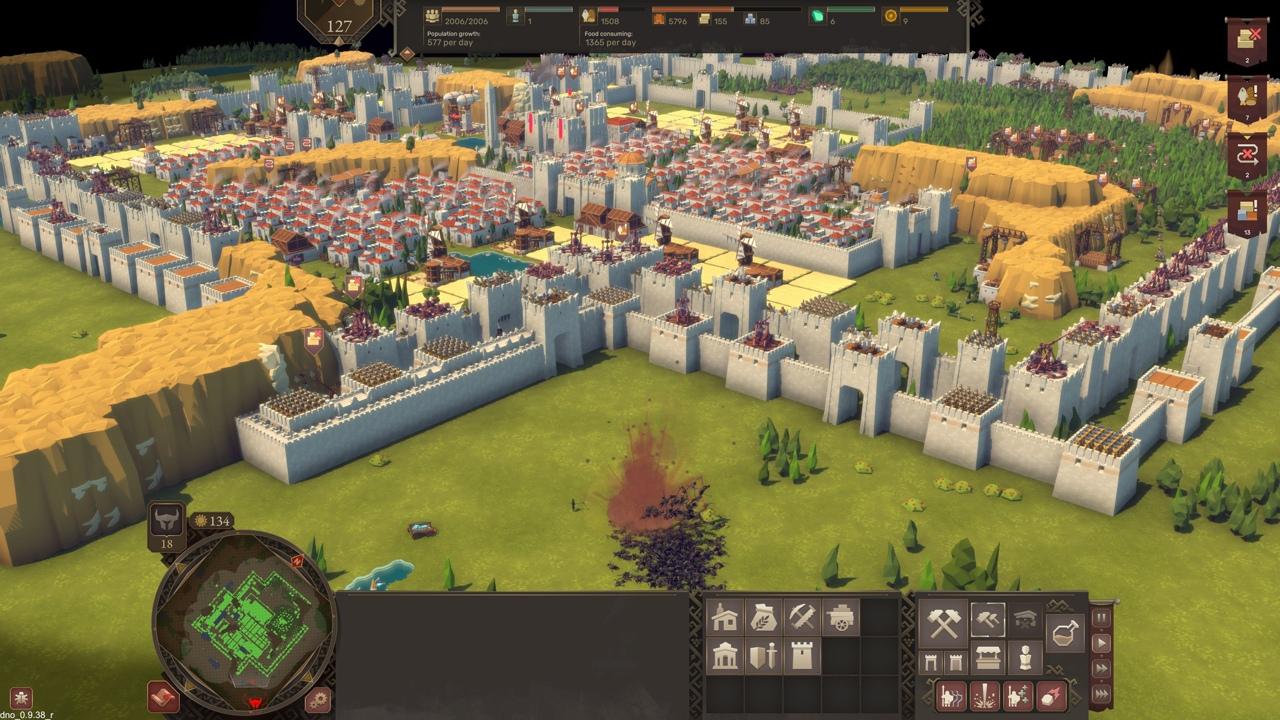Viewport: 1280px width, 720px height.
Task: Open the columned temple building category
Action: coord(725,656)
